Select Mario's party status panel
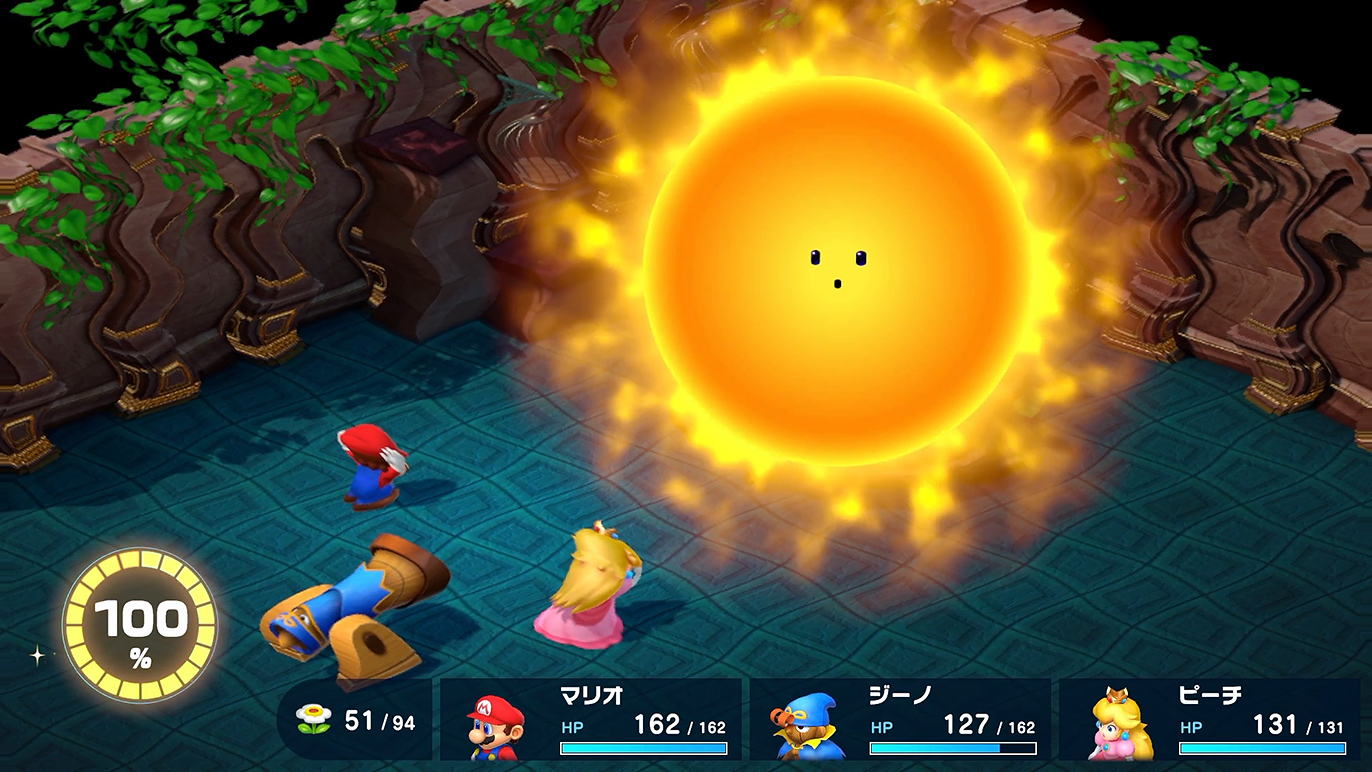Screen dimensions: 1372x772 [592, 720]
